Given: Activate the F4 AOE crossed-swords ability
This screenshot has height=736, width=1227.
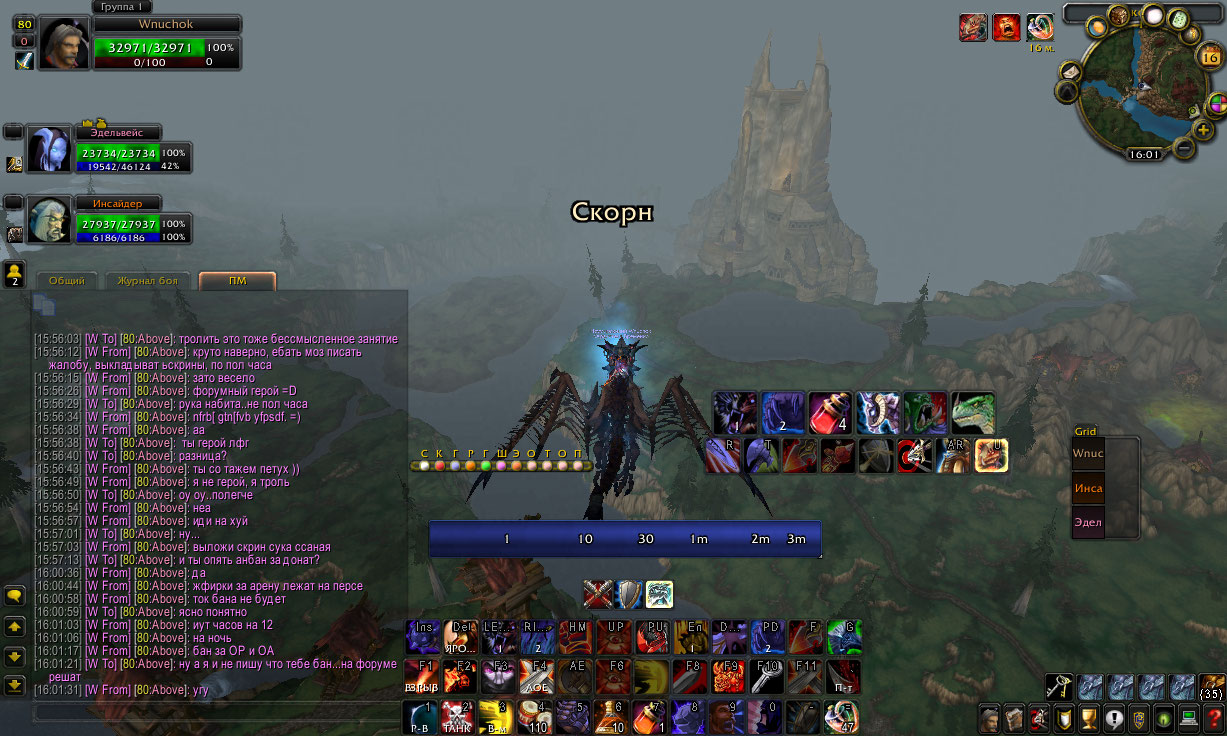Looking at the screenshot, I should 538,676.
